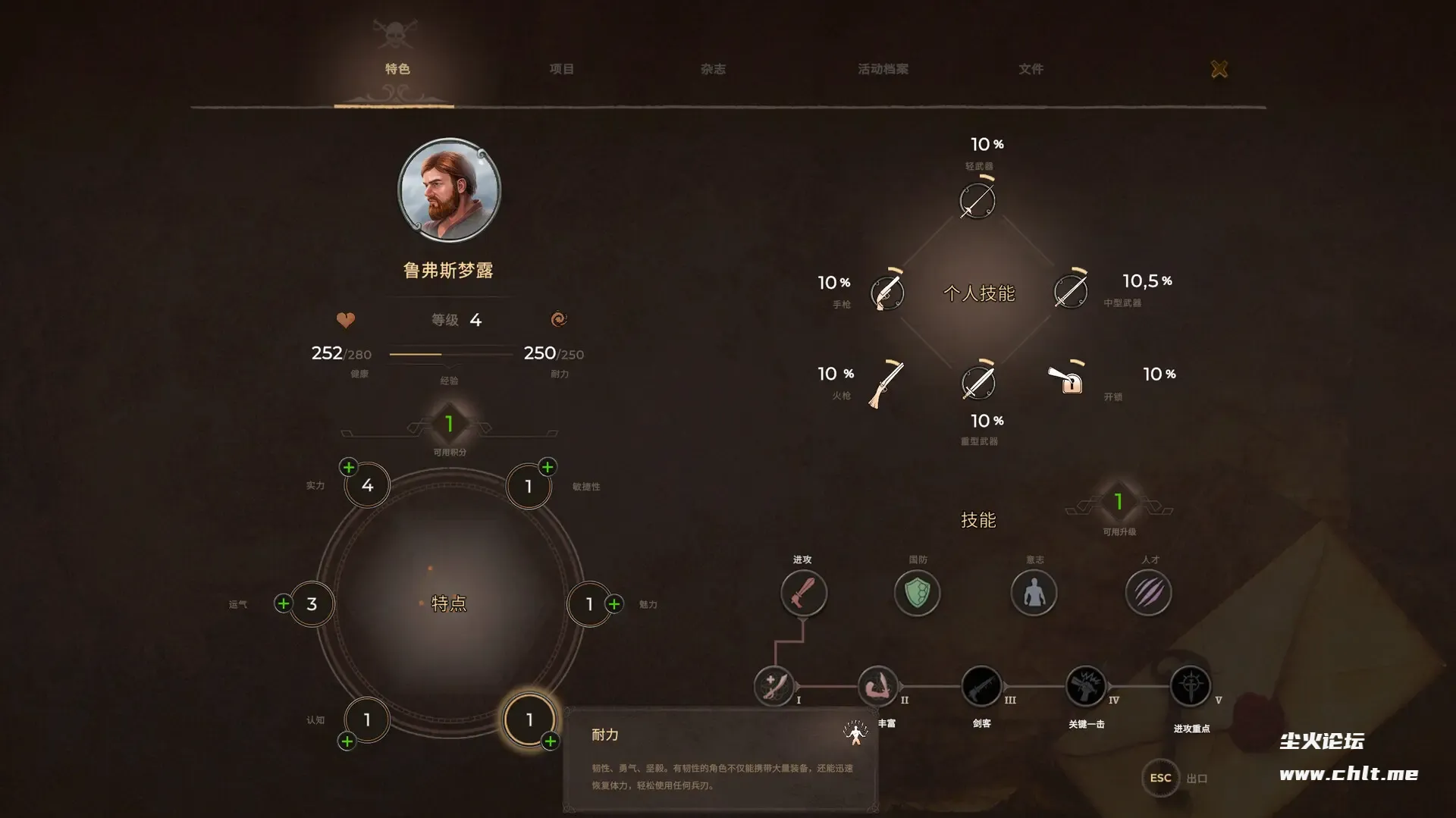The image size is (1456, 818).
Task: Add a point to 实力 attribute
Action: click(x=349, y=467)
